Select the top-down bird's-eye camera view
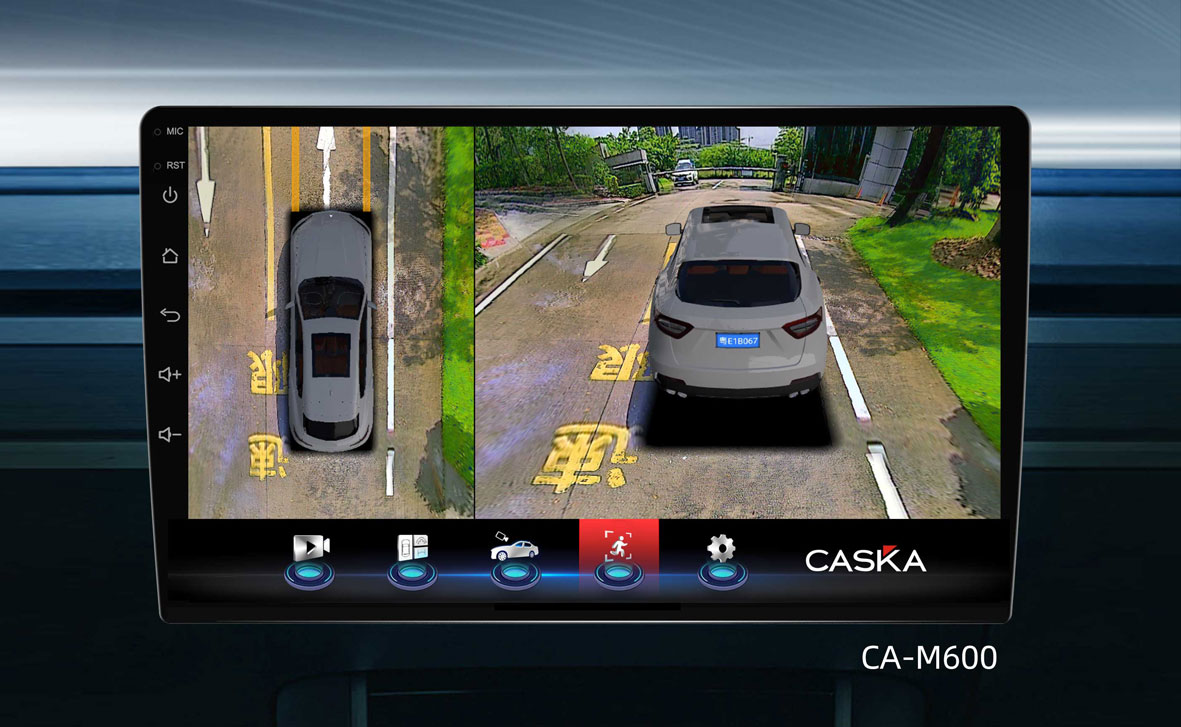This screenshot has height=727, width=1181. tap(331, 322)
